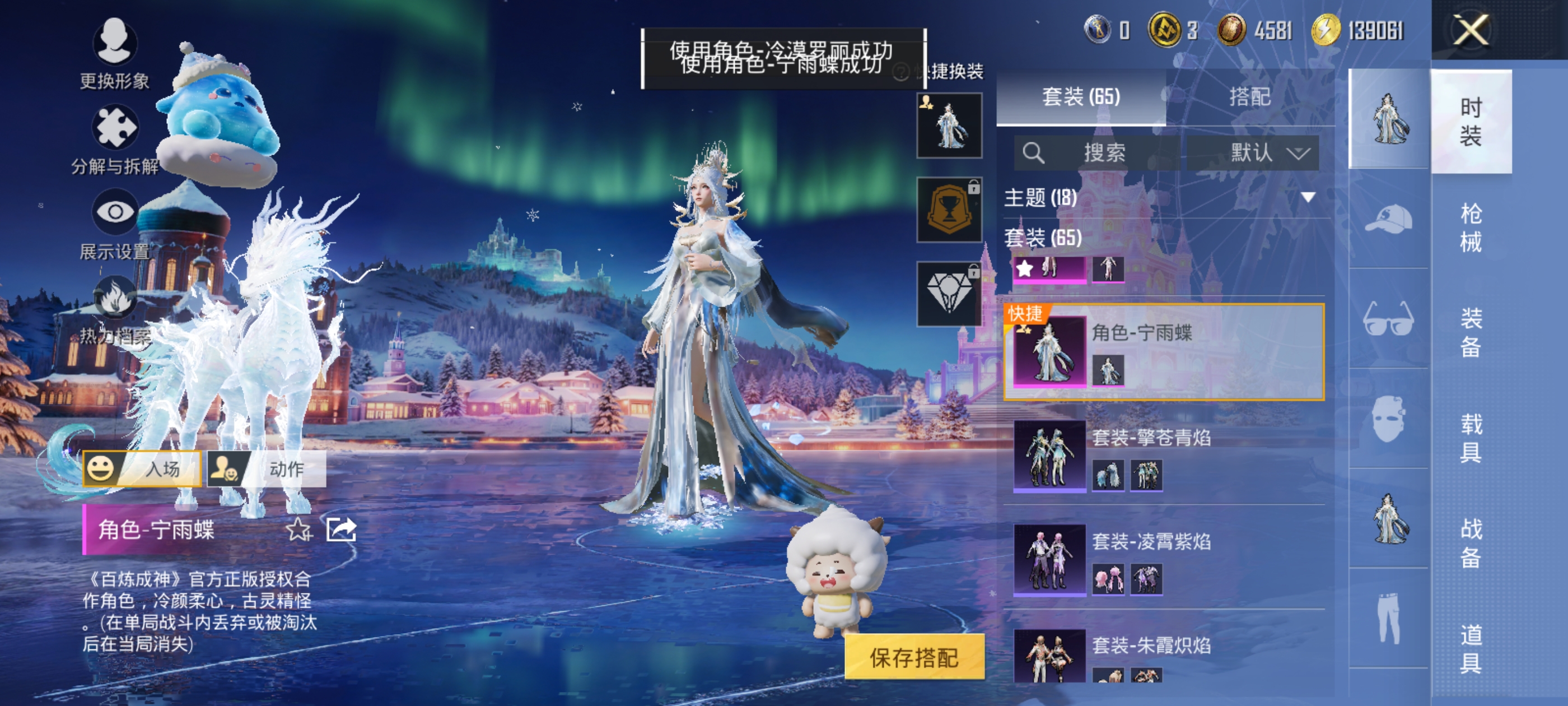Open the 载具 vehicles category
1568x706 pixels.
pyautogui.click(x=1470, y=438)
